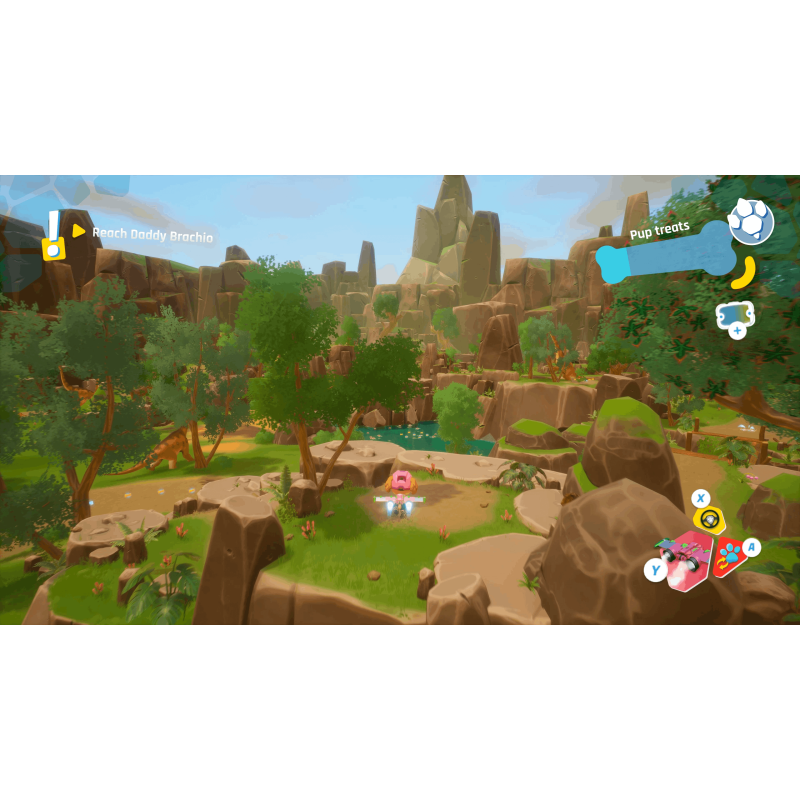Open the ticket icon with plus sign
This screenshot has height=800, width=800.
coord(735,317)
